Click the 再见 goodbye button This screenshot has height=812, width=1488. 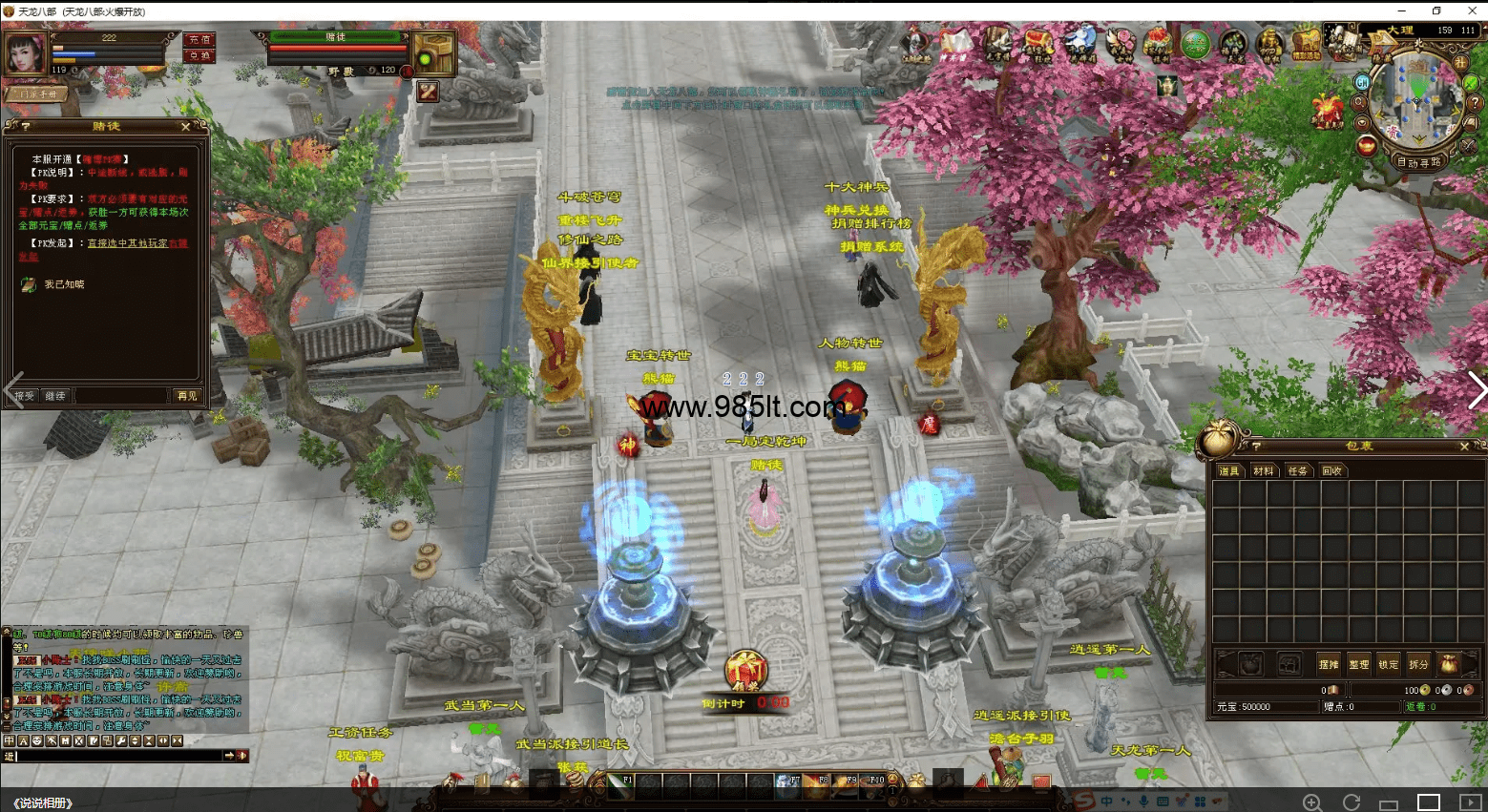click(x=186, y=395)
